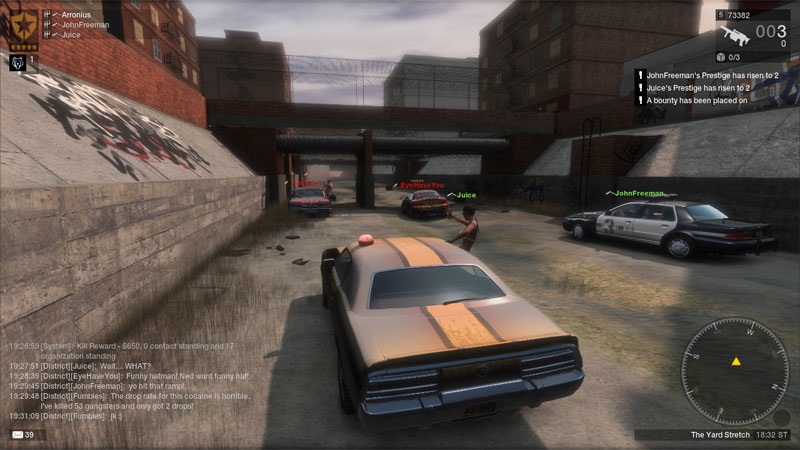Select Arronius in the group list
Image resolution: width=800 pixels, height=450 pixels.
pos(74,13)
